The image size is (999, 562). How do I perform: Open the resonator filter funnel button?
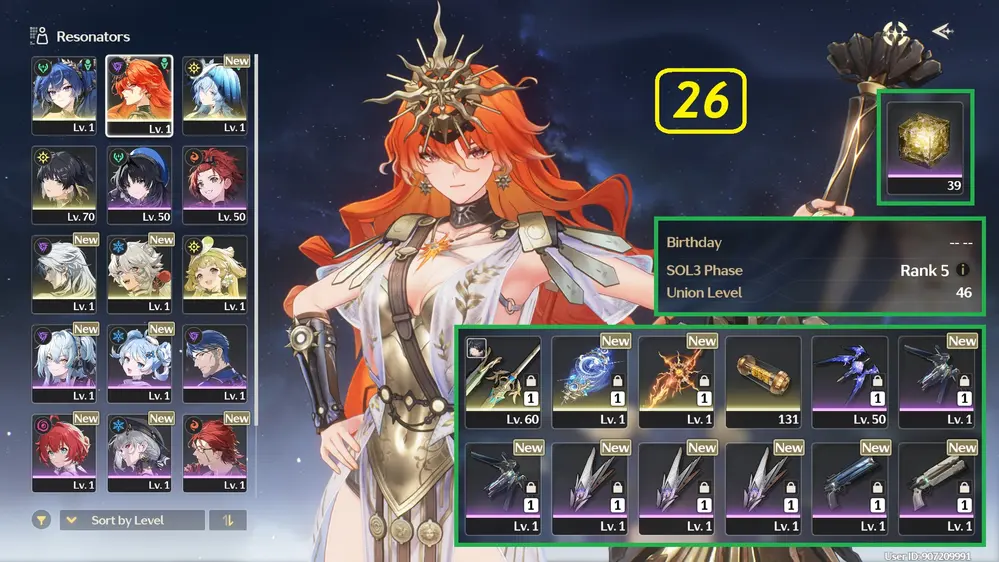coord(42,520)
